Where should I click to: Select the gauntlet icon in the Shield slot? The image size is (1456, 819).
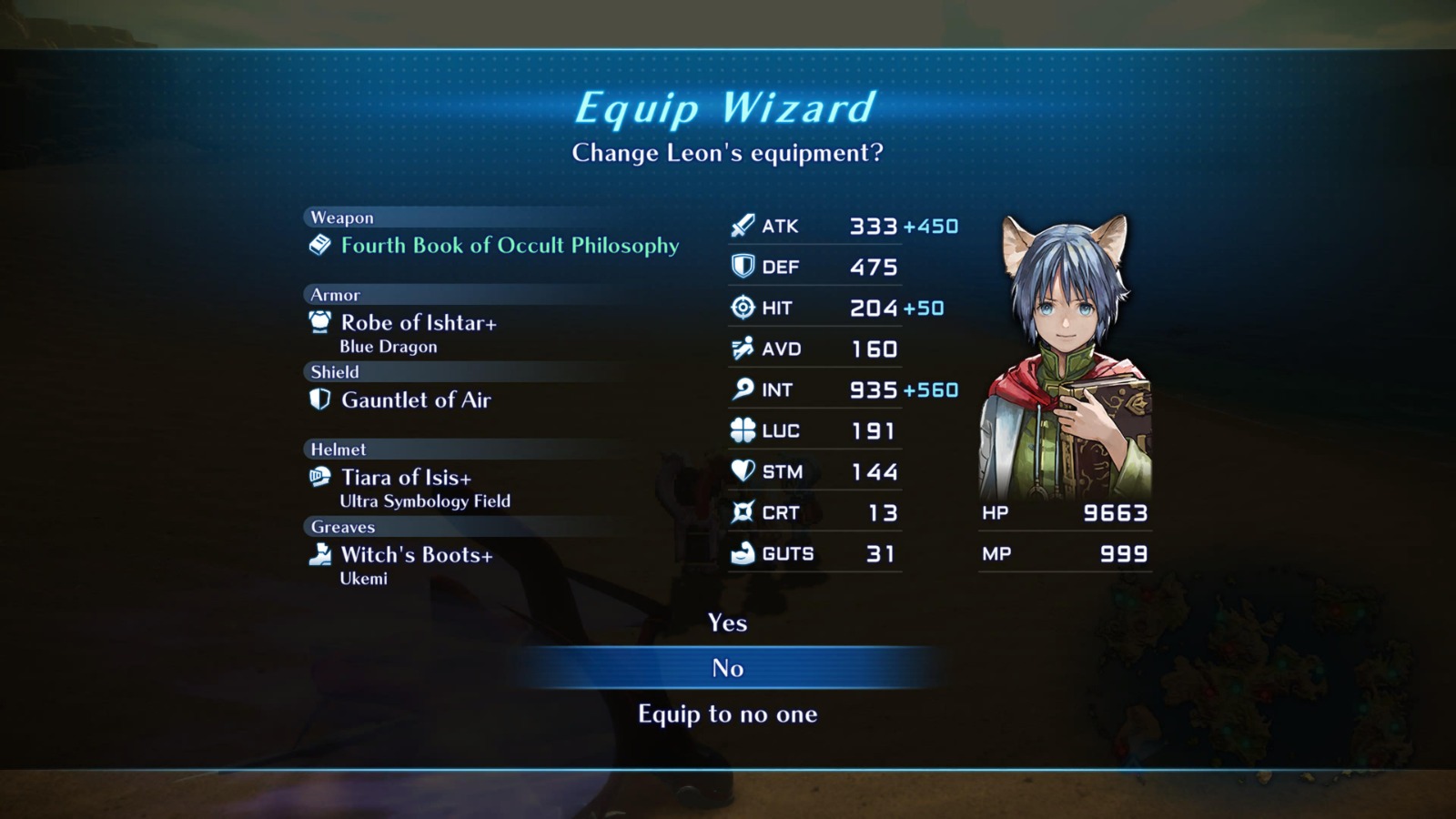point(318,399)
